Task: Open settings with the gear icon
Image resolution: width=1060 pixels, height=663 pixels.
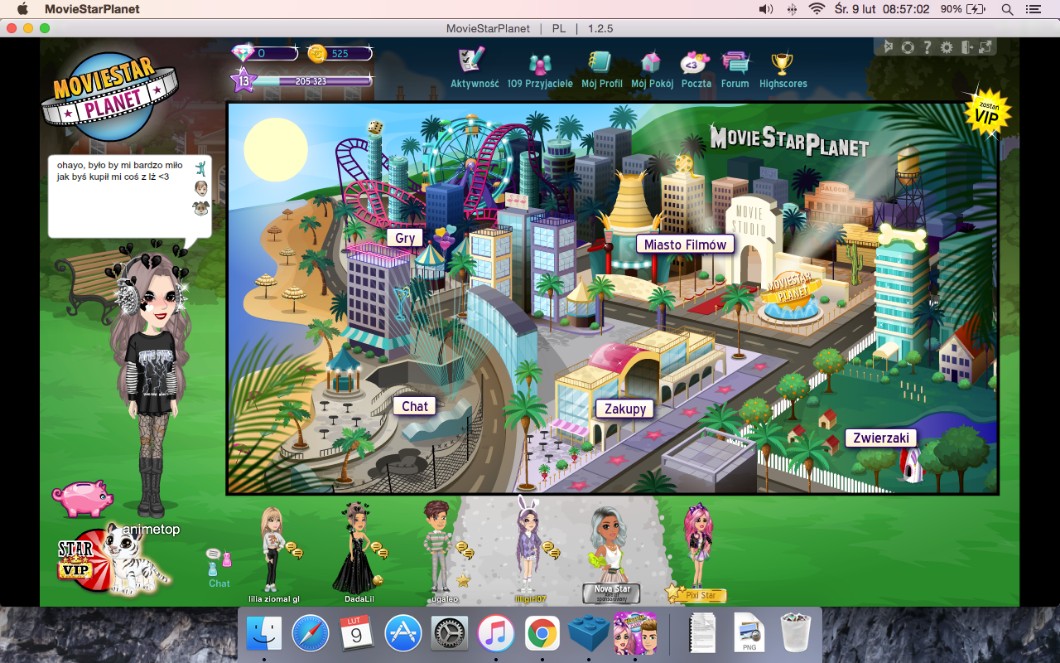Action: [947, 47]
